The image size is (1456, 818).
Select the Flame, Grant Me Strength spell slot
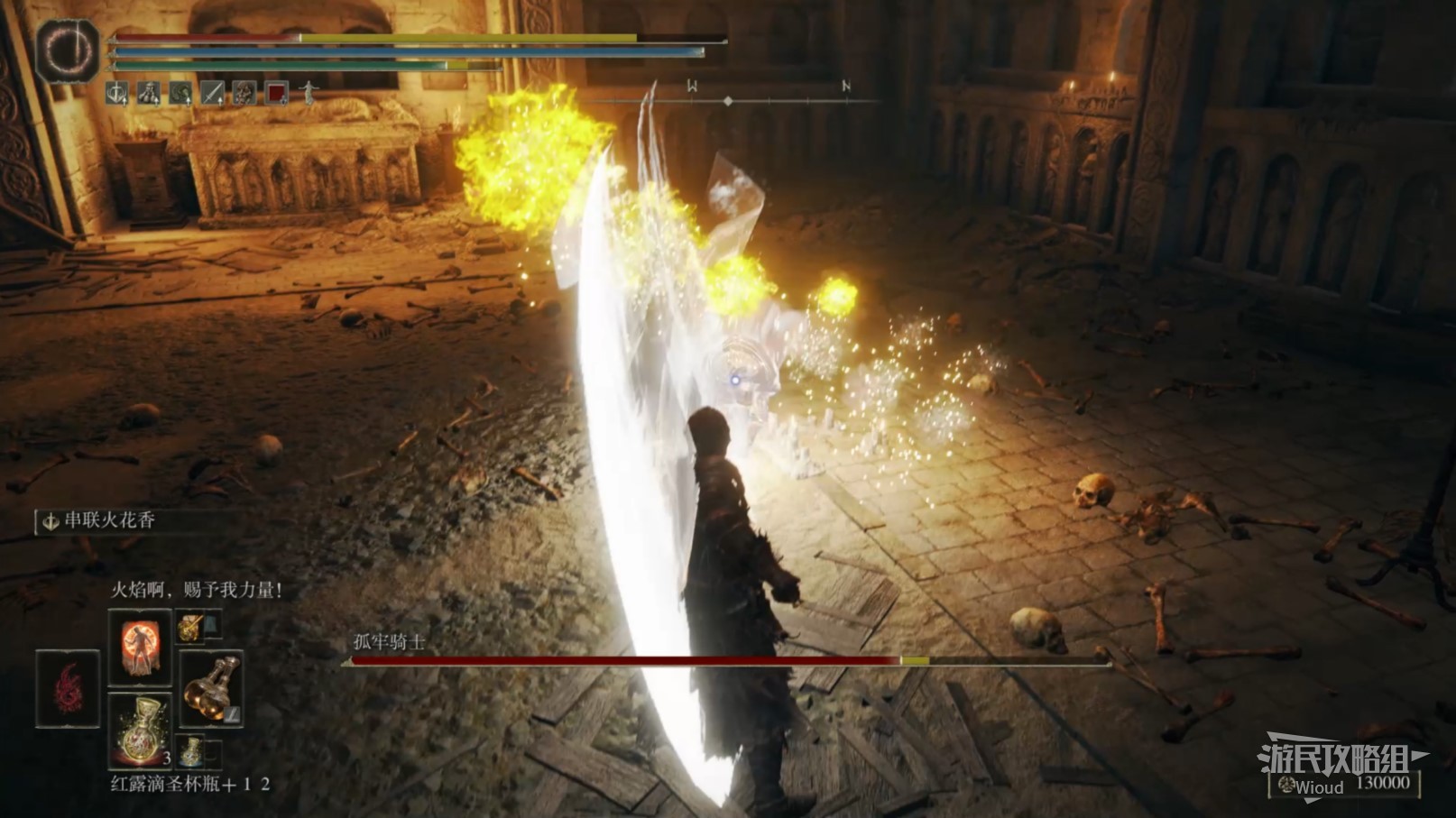coord(139,646)
